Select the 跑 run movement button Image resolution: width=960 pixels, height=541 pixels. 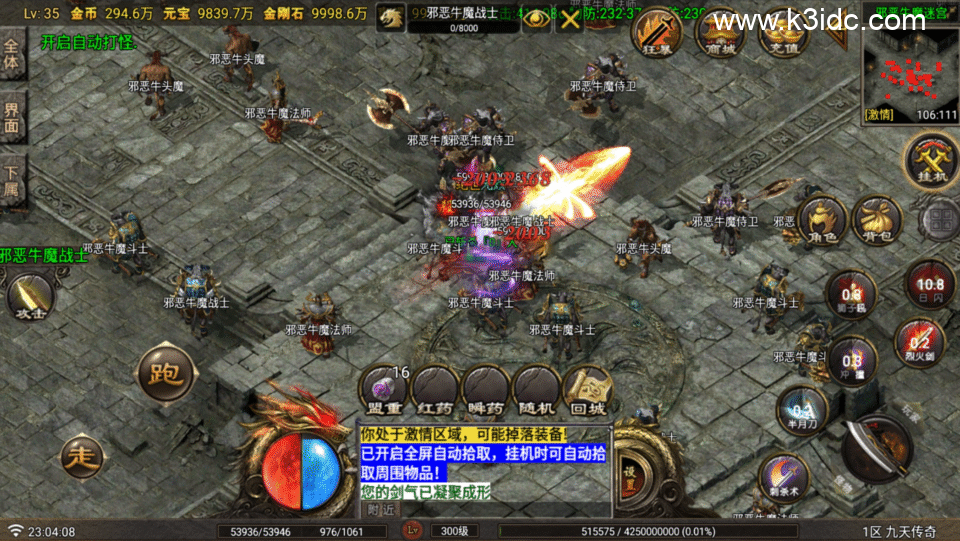click(x=163, y=374)
